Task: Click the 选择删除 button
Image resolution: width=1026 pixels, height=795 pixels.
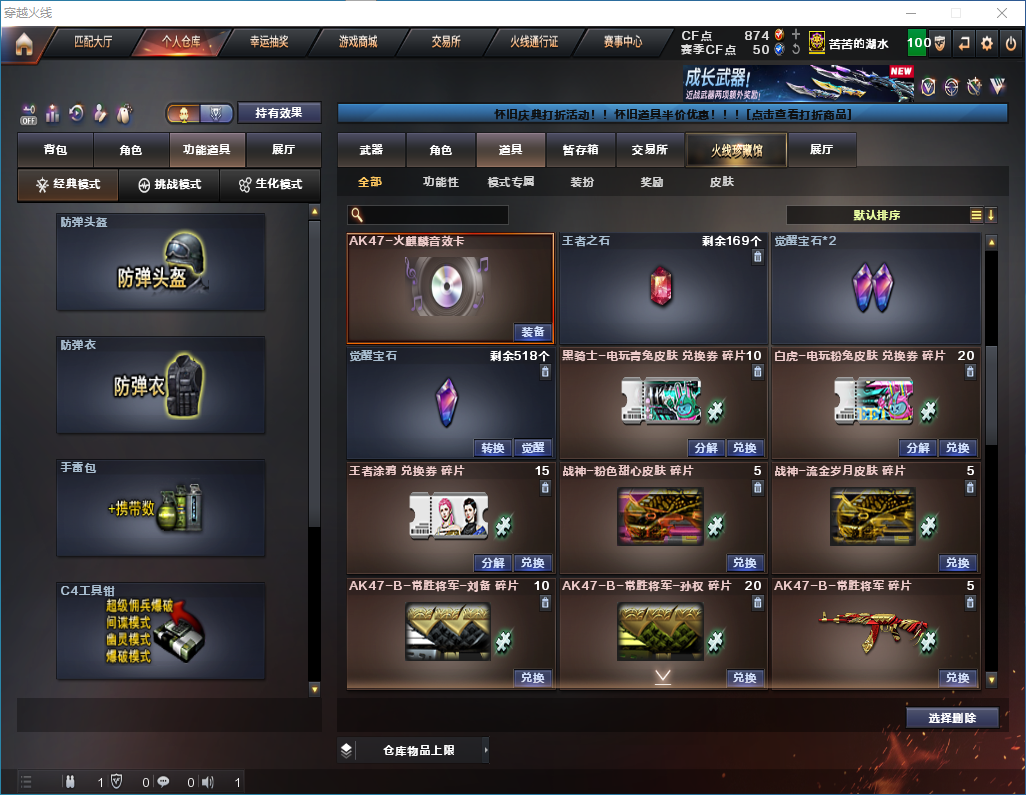Action: coord(951,718)
